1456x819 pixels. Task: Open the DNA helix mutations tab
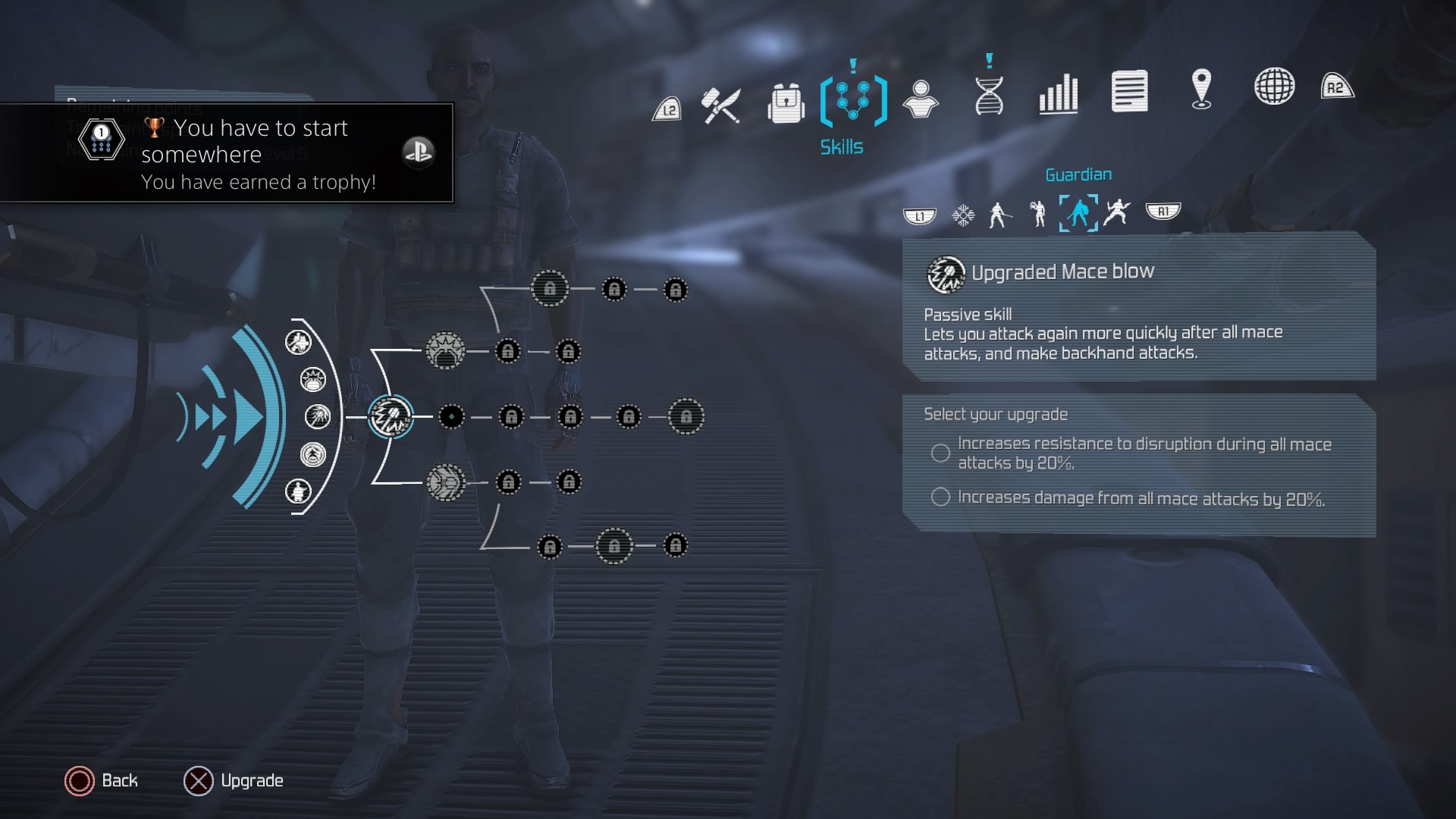[x=989, y=96]
